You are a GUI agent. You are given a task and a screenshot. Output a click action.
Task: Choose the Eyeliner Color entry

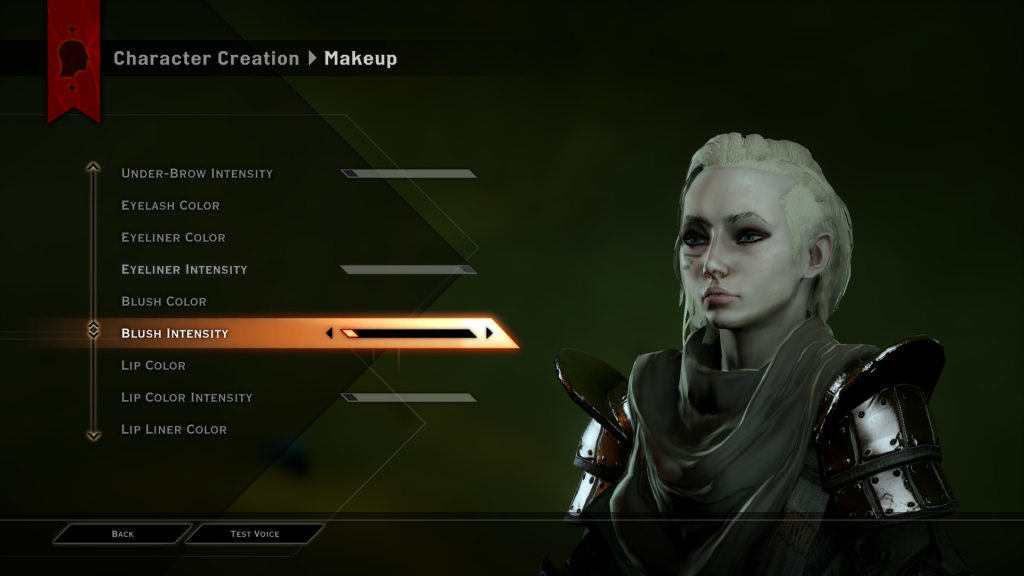coord(173,237)
